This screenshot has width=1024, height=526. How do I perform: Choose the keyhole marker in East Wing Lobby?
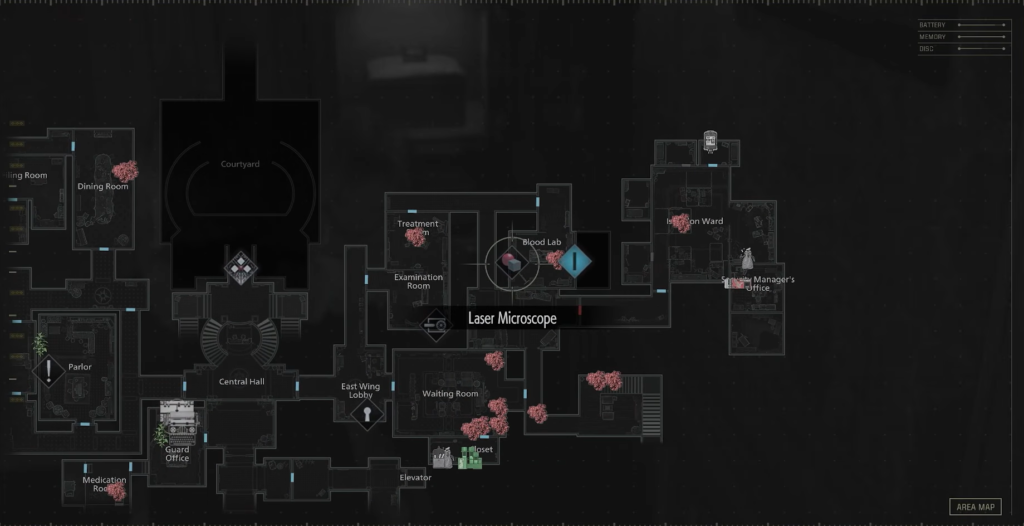pos(367,412)
